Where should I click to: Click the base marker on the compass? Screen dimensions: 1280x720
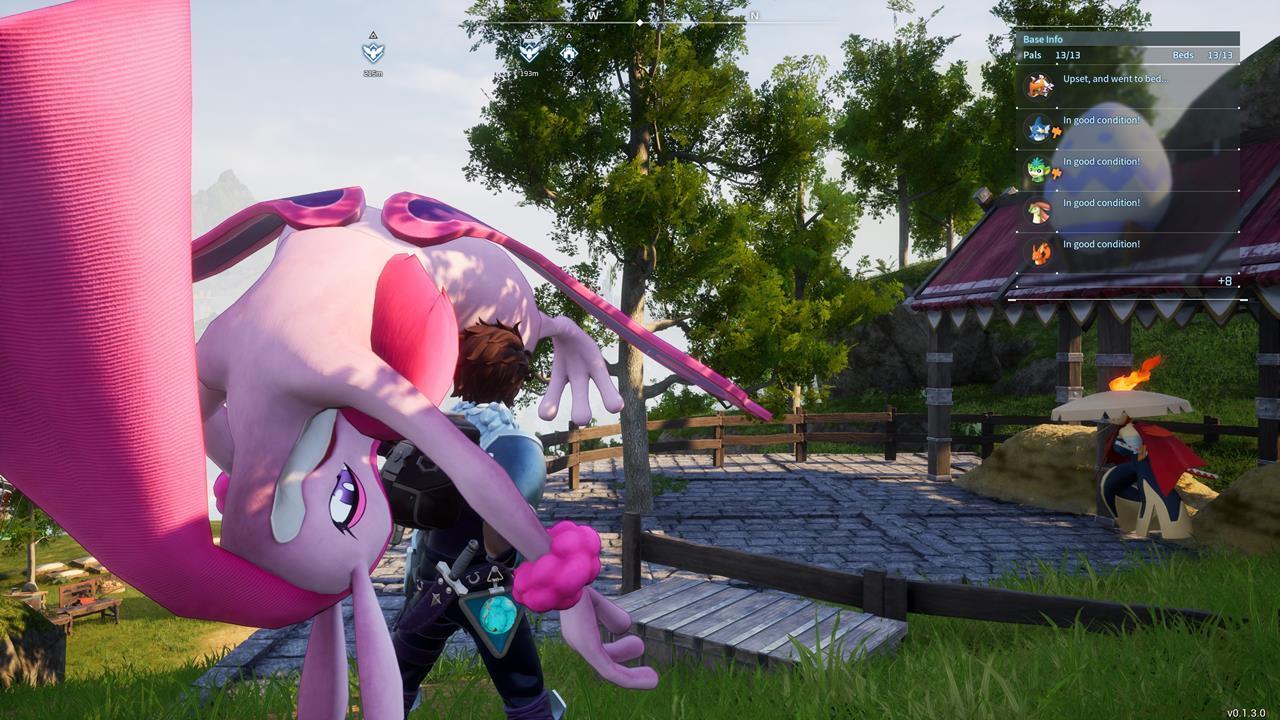click(568, 53)
